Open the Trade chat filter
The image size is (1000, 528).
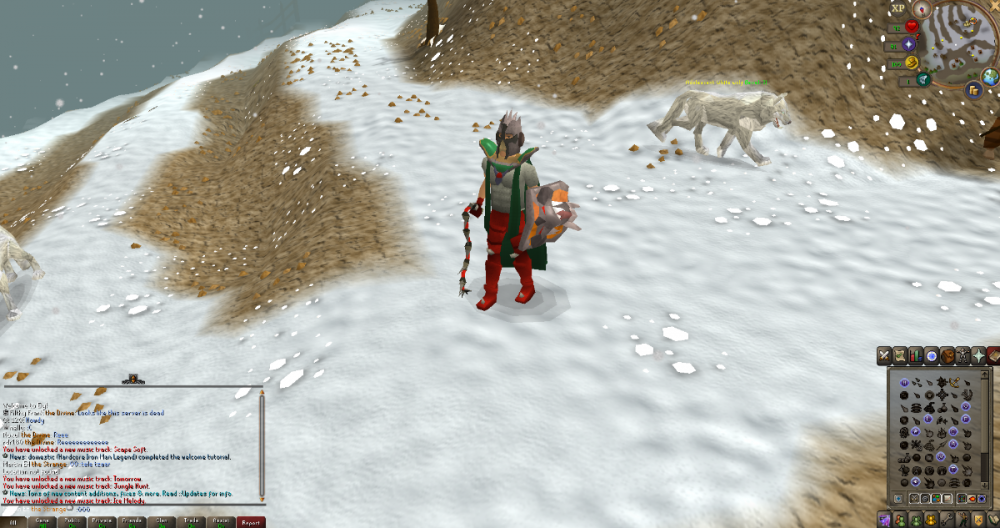[x=192, y=522]
